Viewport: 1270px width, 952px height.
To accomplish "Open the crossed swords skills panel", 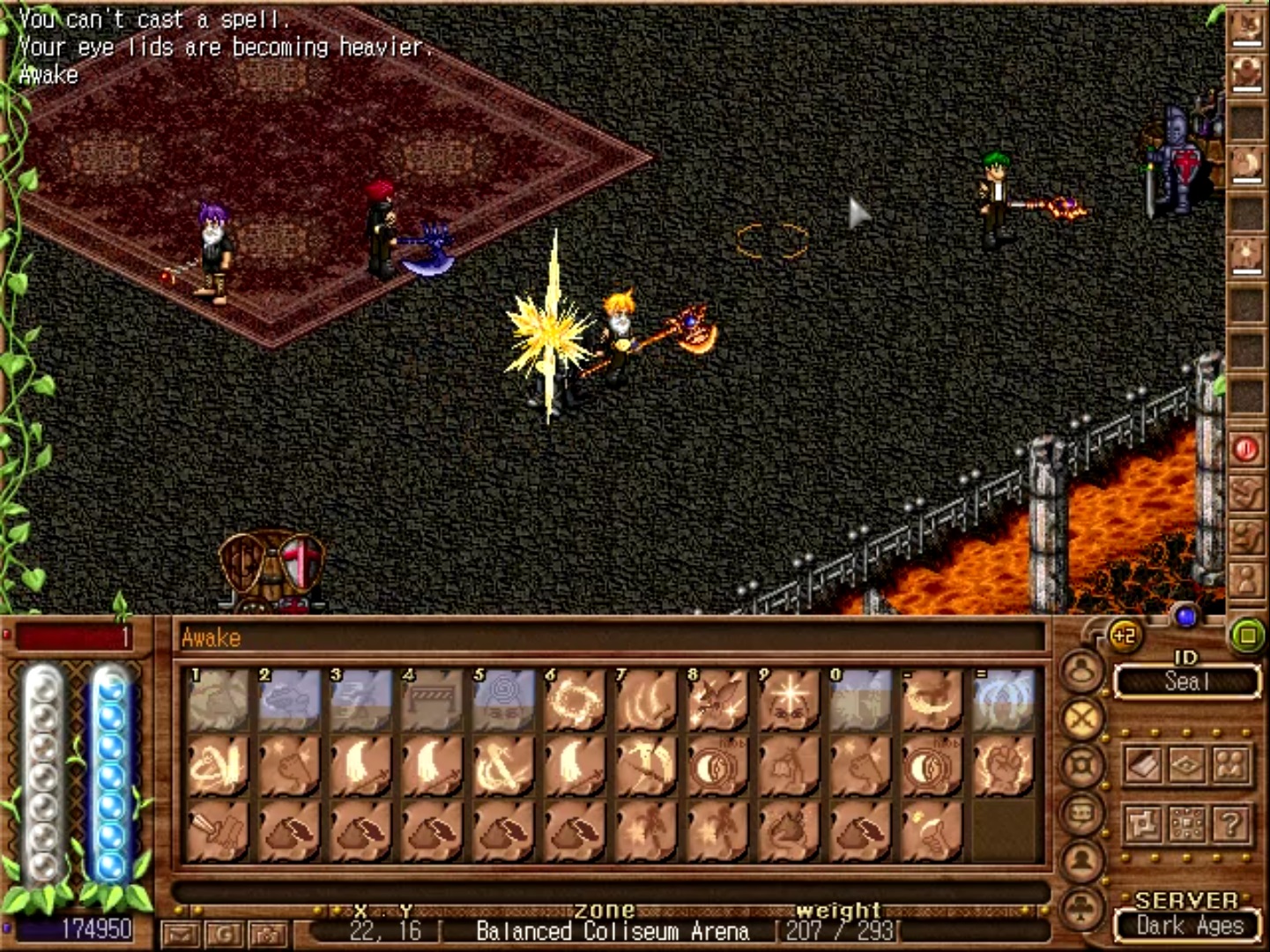I will pyautogui.click(x=1082, y=719).
